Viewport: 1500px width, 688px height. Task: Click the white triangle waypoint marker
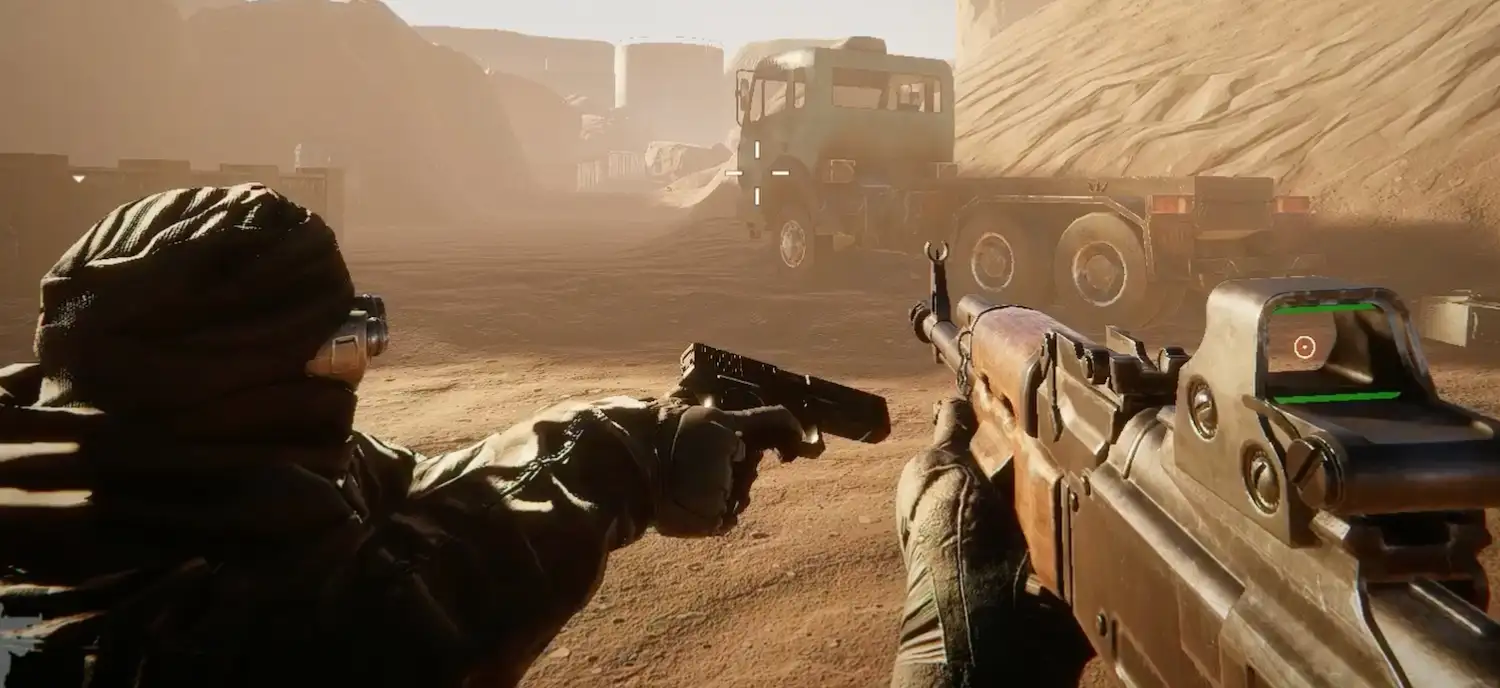click(79, 179)
